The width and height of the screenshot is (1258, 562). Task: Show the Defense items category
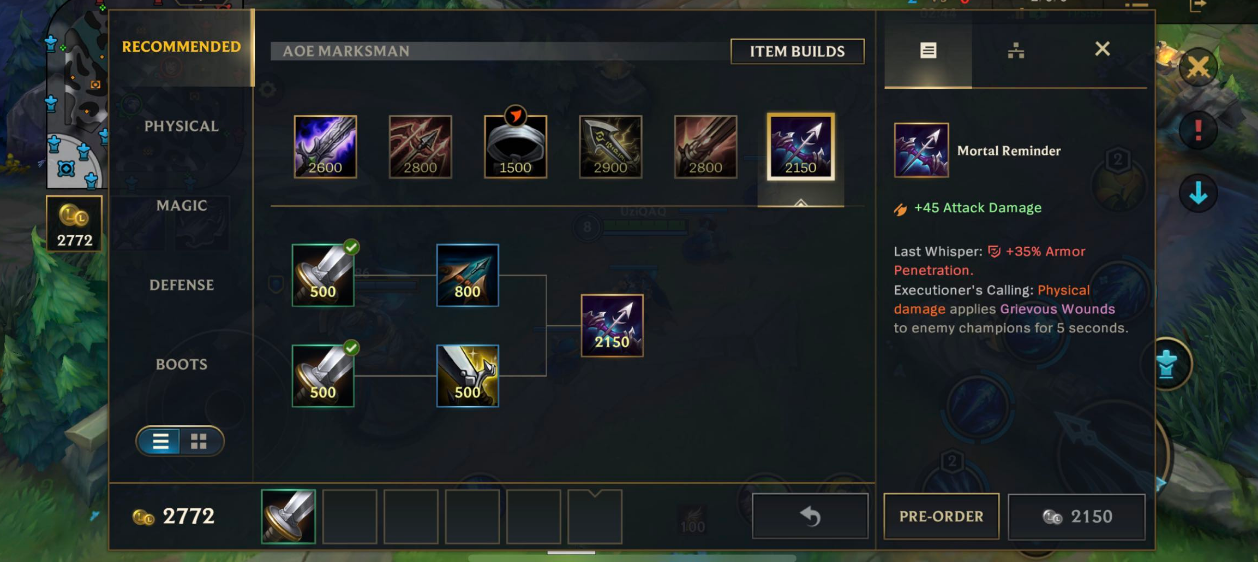181,285
